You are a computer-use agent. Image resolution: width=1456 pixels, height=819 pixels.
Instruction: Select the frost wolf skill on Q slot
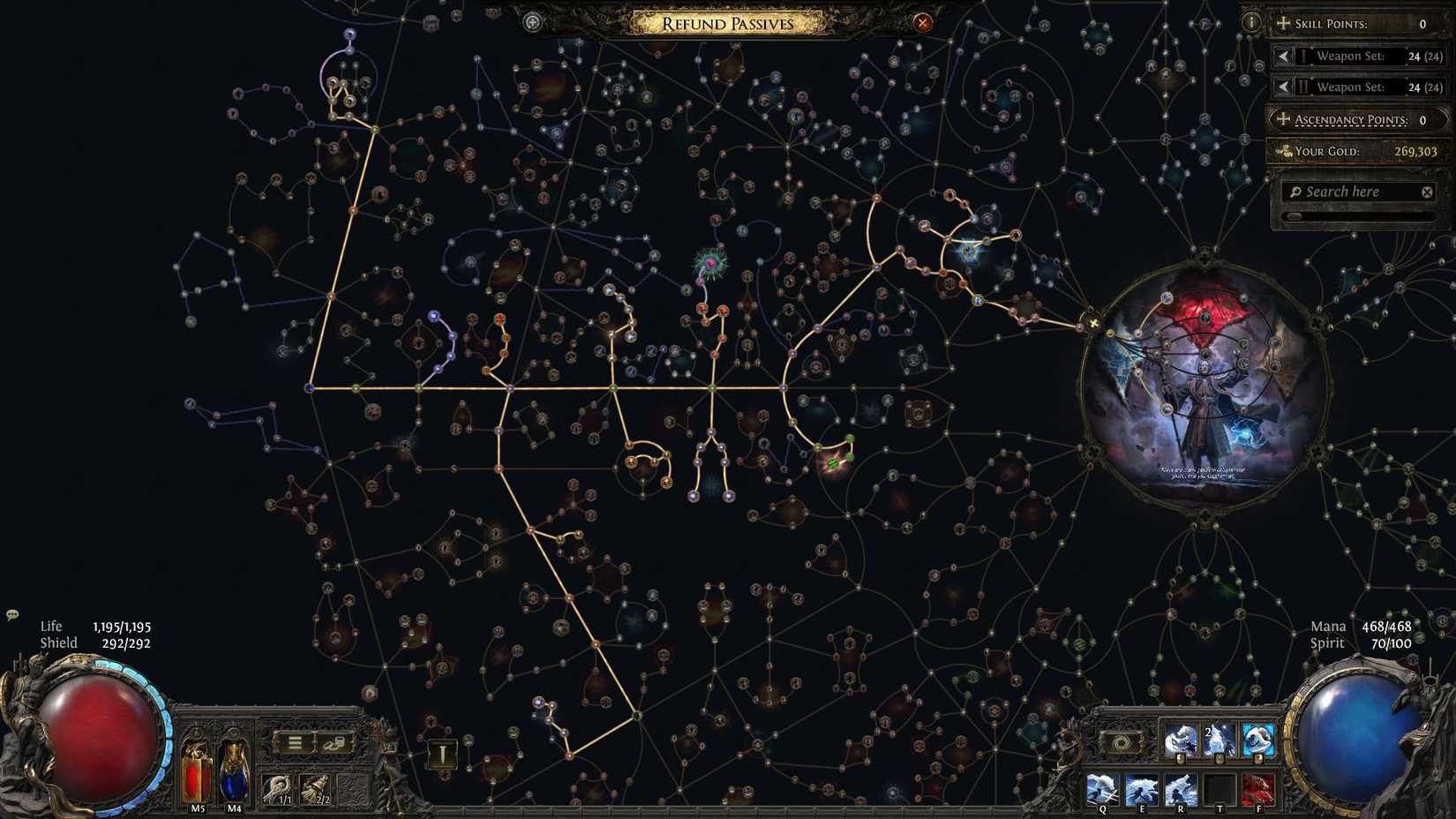click(1101, 788)
